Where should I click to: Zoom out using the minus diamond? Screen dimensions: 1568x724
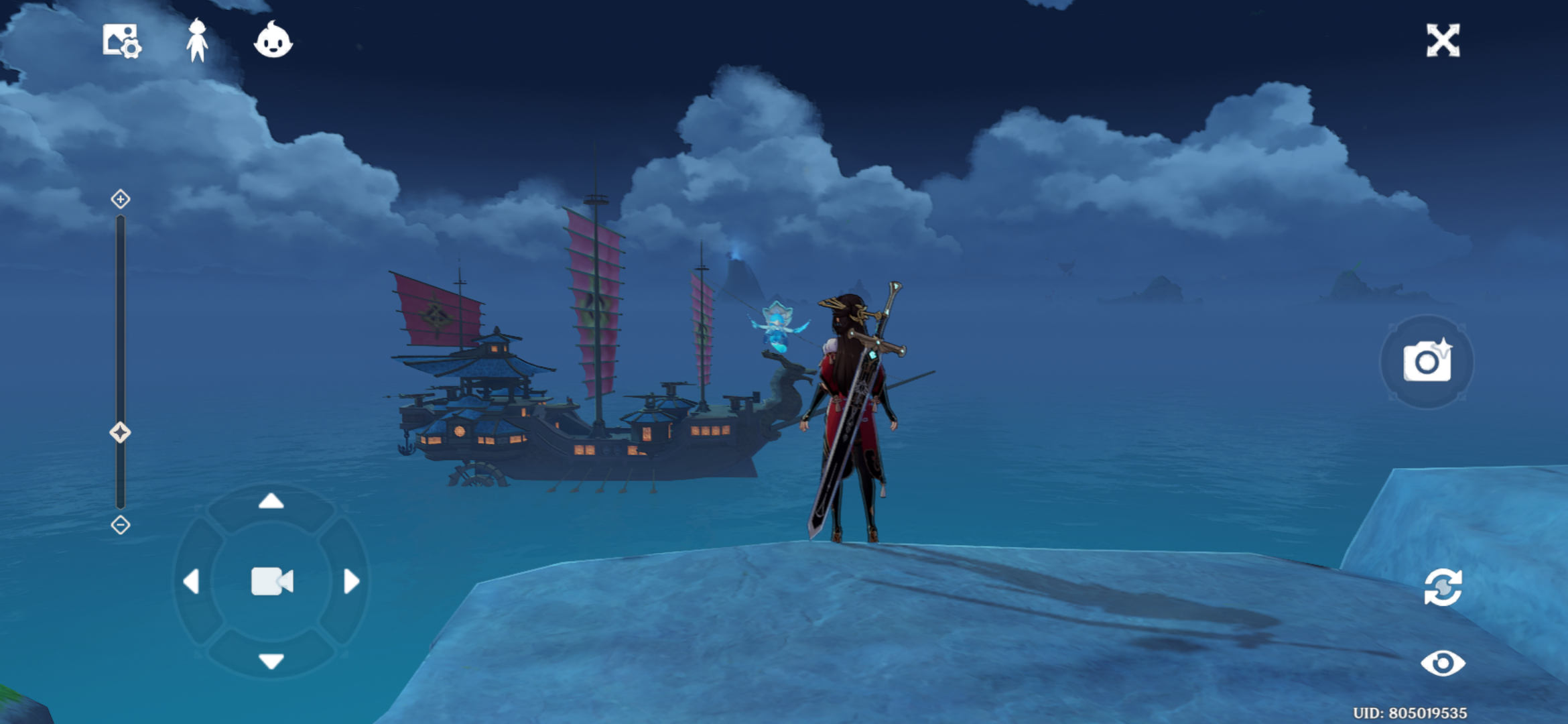(120, 525)
